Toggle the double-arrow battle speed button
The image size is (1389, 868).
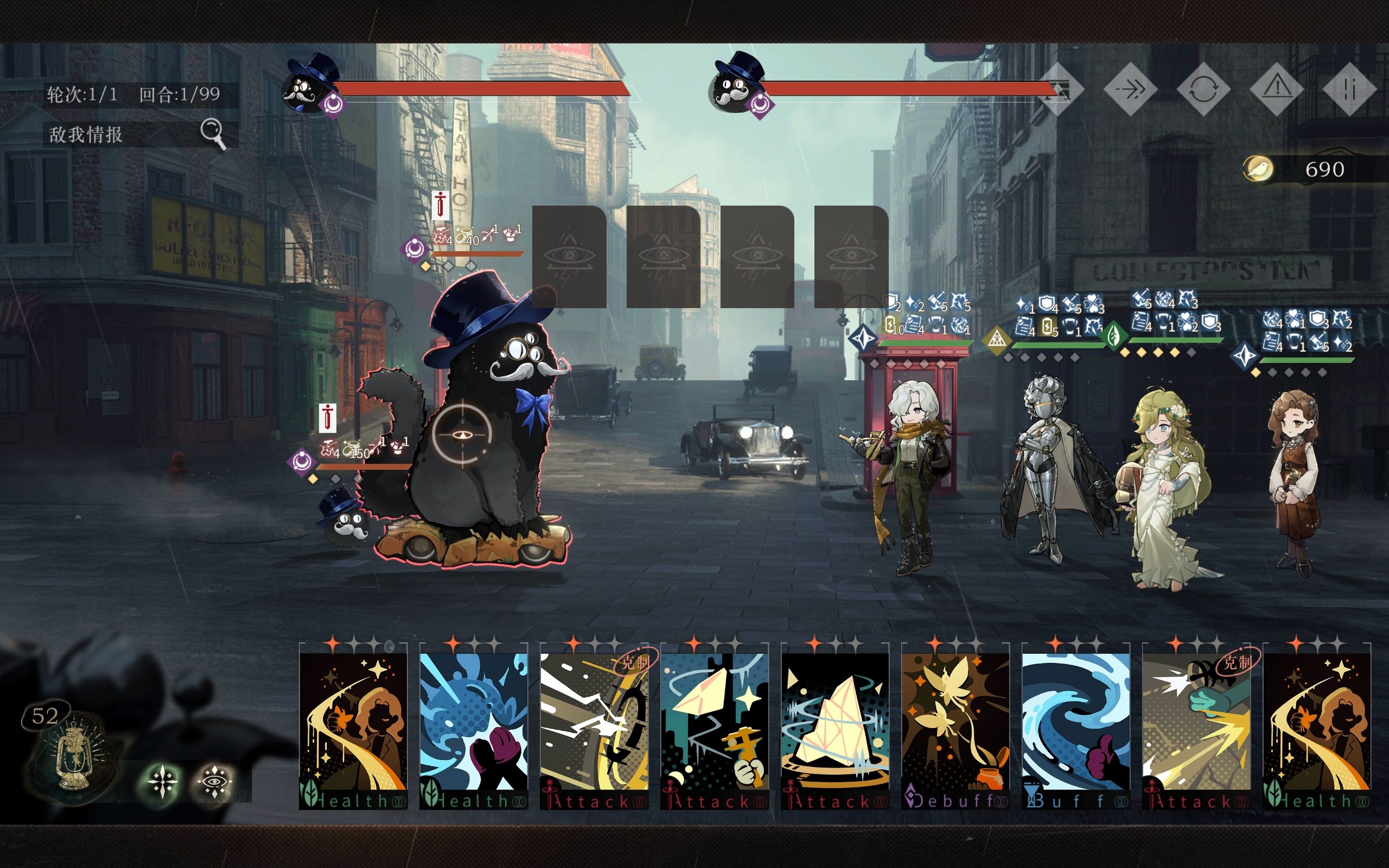(x=1130, y=90)
